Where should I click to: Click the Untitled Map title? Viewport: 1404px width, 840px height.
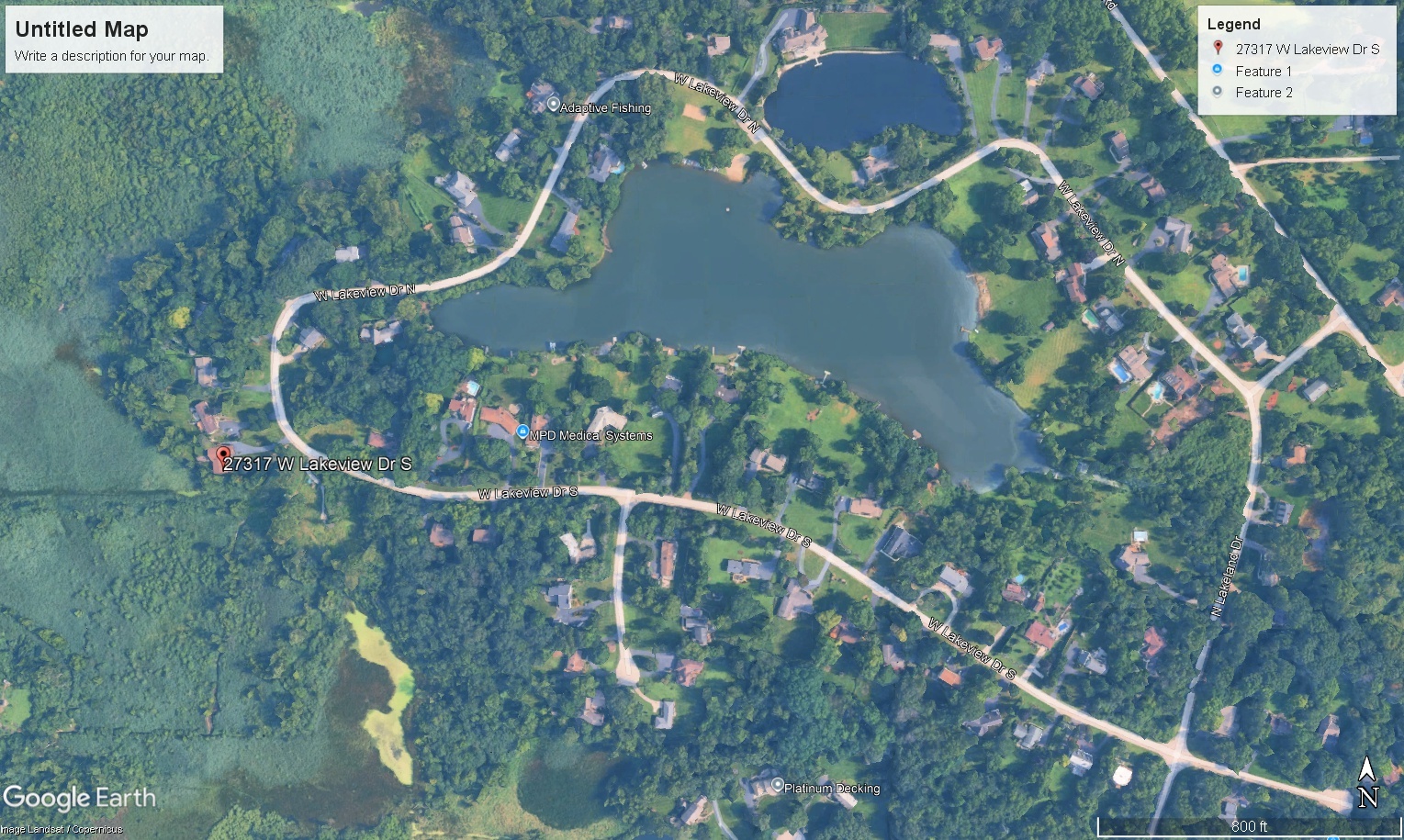tap(82, 29)
